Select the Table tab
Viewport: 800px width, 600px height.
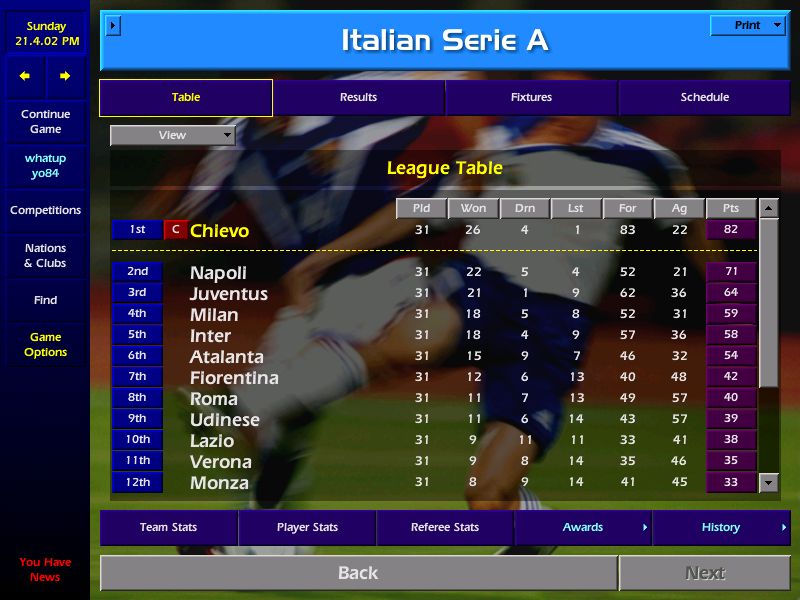point(186,97)
